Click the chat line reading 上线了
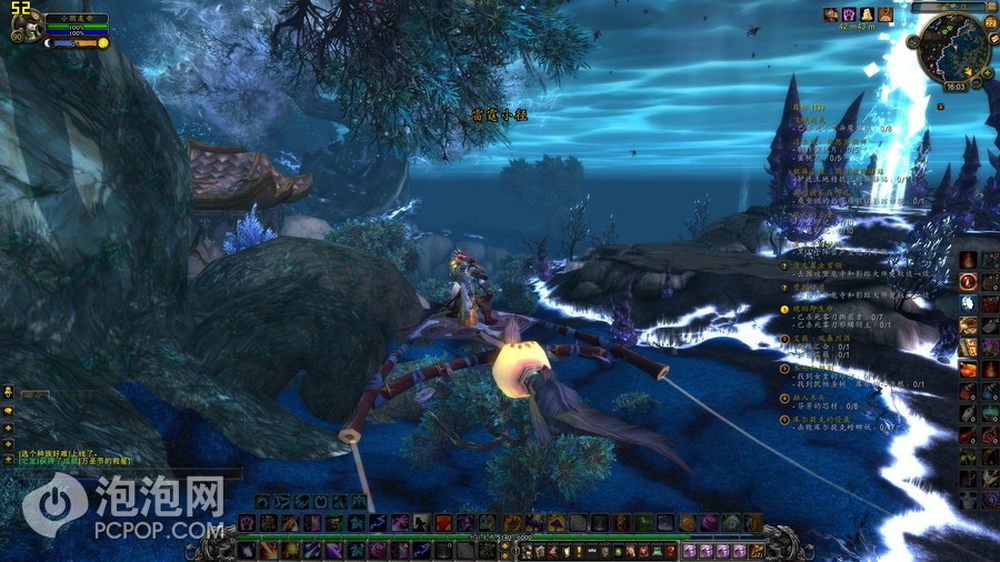 [x=50, y=453]
